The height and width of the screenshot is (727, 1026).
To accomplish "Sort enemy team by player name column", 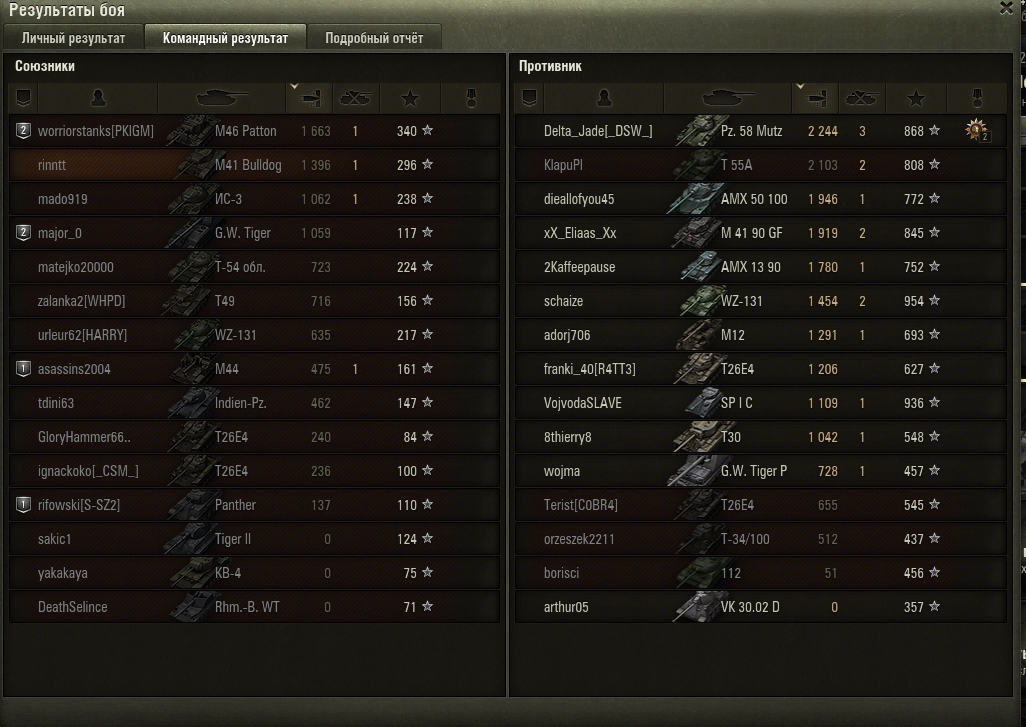I will pos(604,98).
